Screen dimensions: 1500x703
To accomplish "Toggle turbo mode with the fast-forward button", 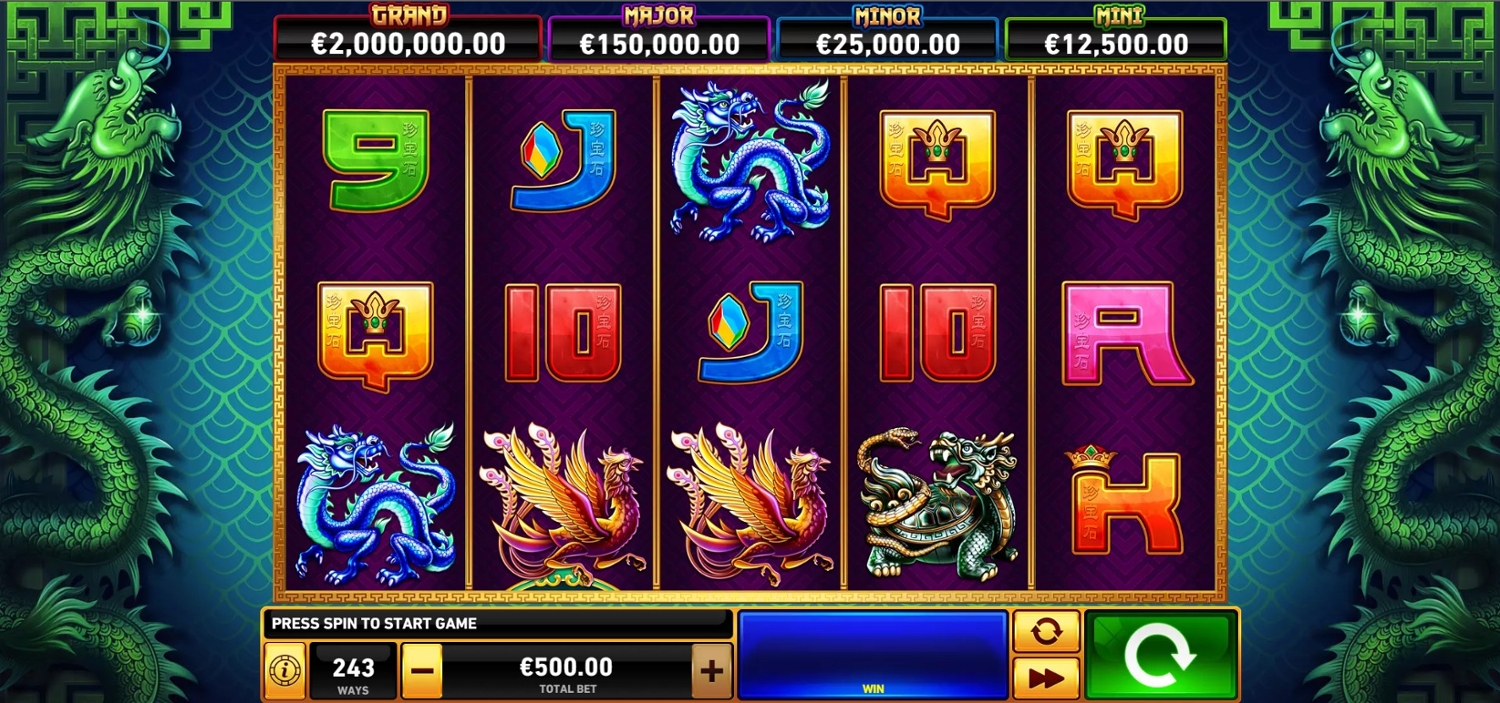I will click(x=1046, y=678).
